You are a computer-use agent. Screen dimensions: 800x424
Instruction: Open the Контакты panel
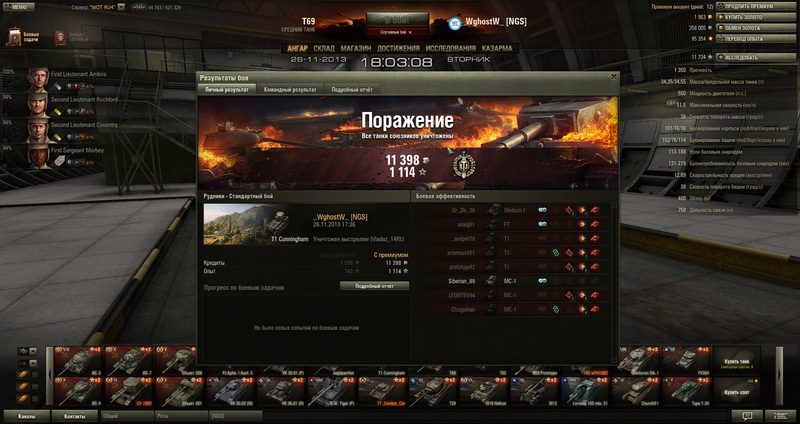click(74, 415)
